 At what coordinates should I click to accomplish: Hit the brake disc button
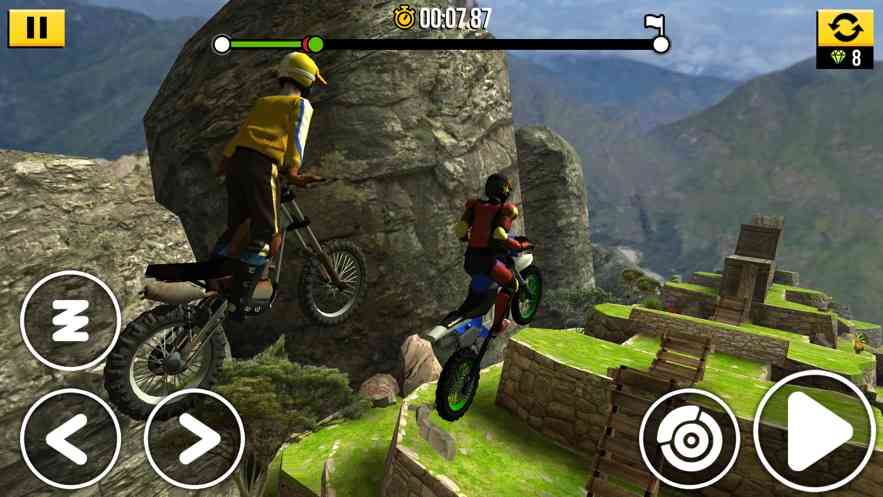point(689,438)
